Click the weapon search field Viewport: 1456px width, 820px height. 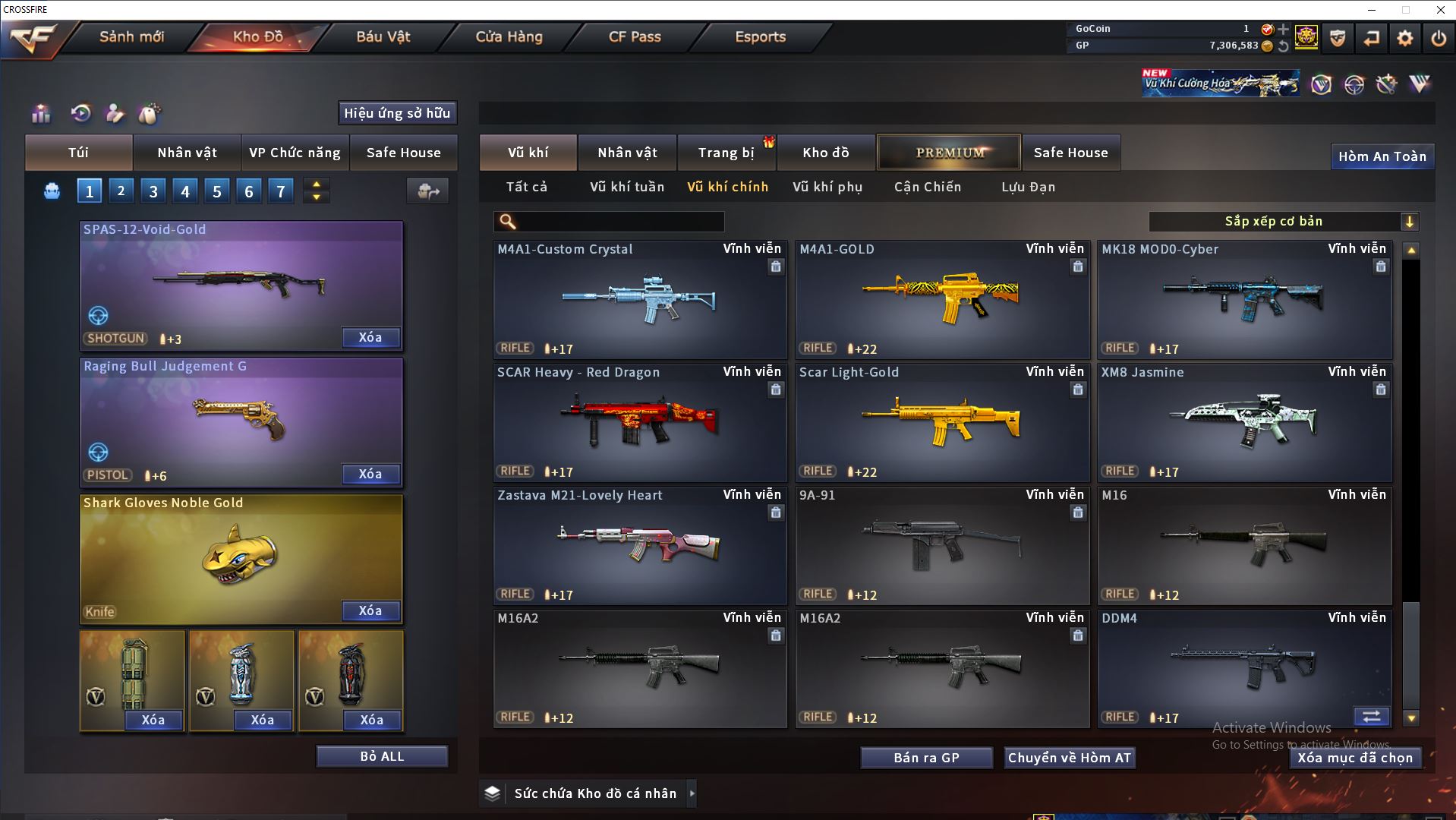[619, 222]
